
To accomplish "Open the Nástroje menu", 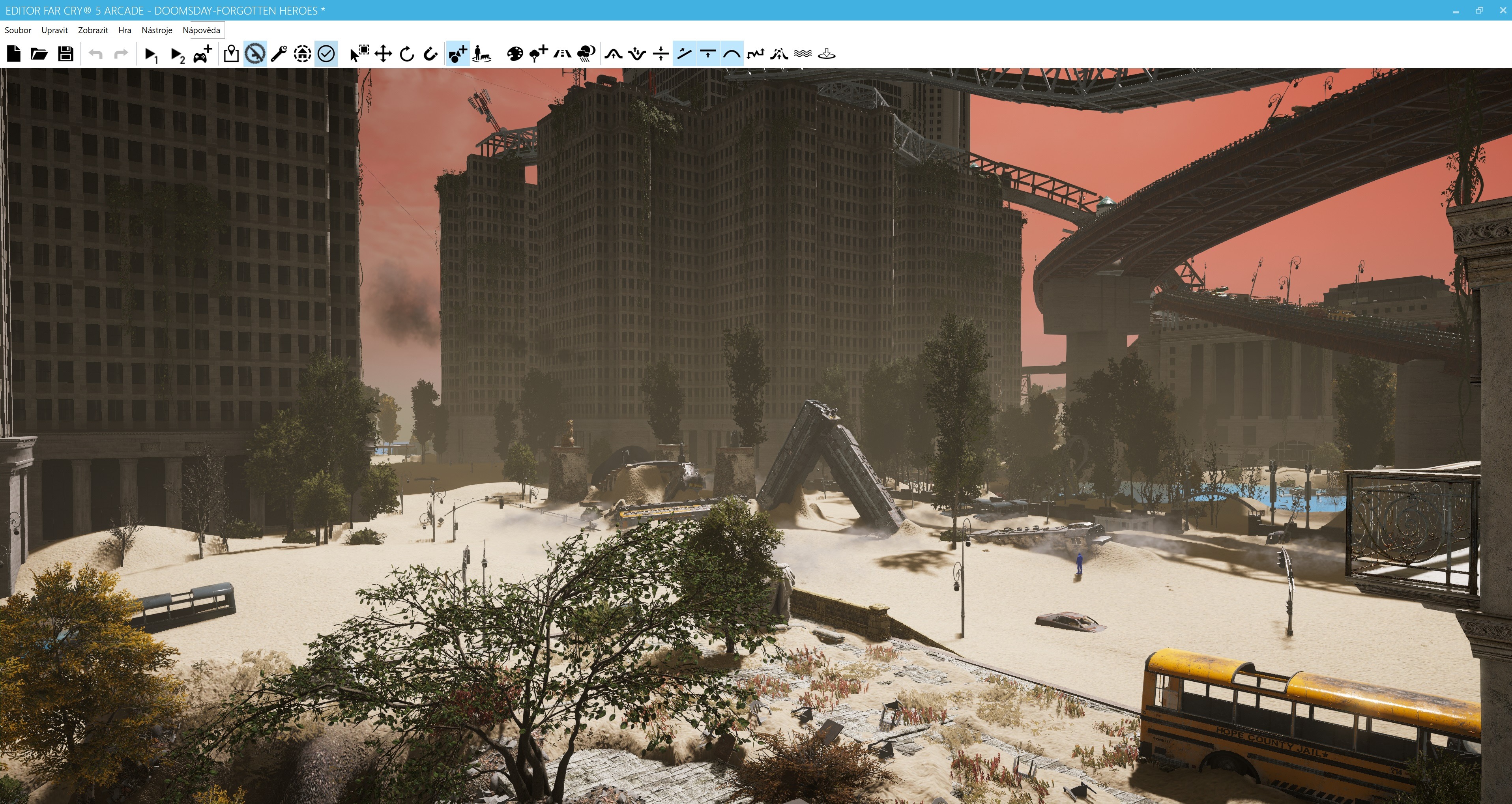I will click(x=157, y=30).
